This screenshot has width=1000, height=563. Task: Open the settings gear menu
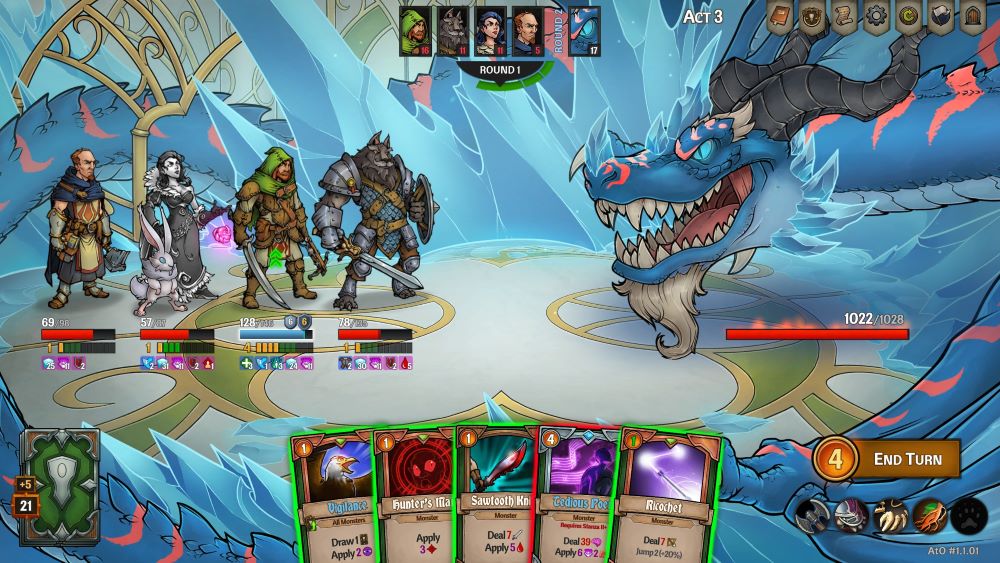click(877, 17)
